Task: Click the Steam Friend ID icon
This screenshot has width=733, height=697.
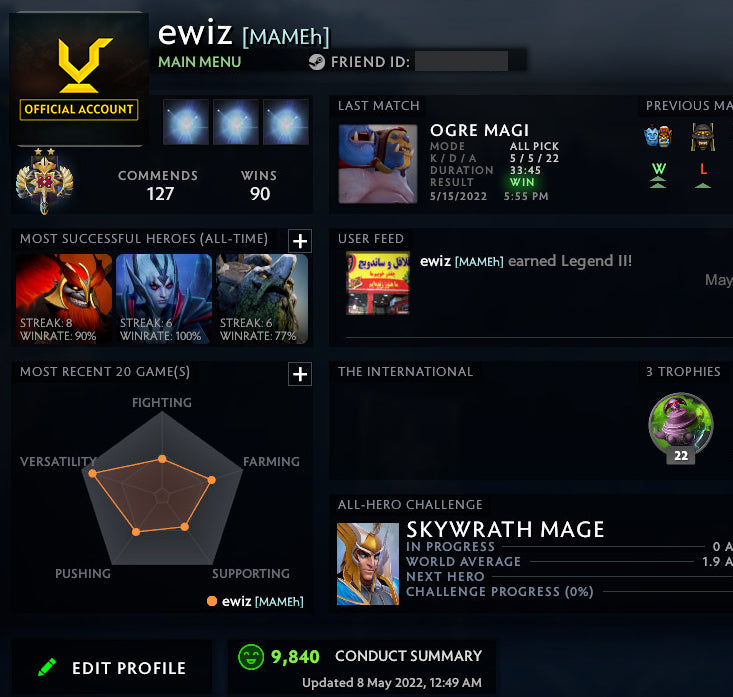Action: [x=316, y=62]
